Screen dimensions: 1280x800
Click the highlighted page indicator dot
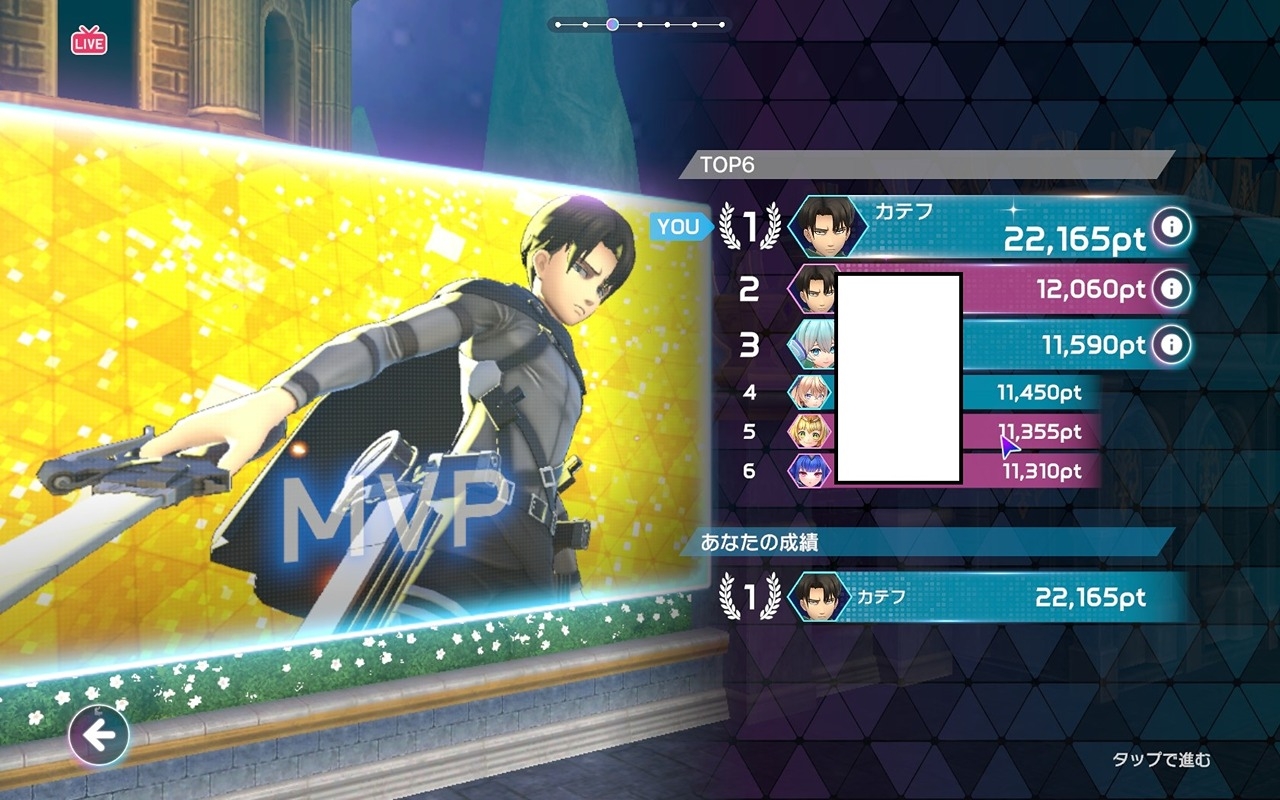pos(612,24)
